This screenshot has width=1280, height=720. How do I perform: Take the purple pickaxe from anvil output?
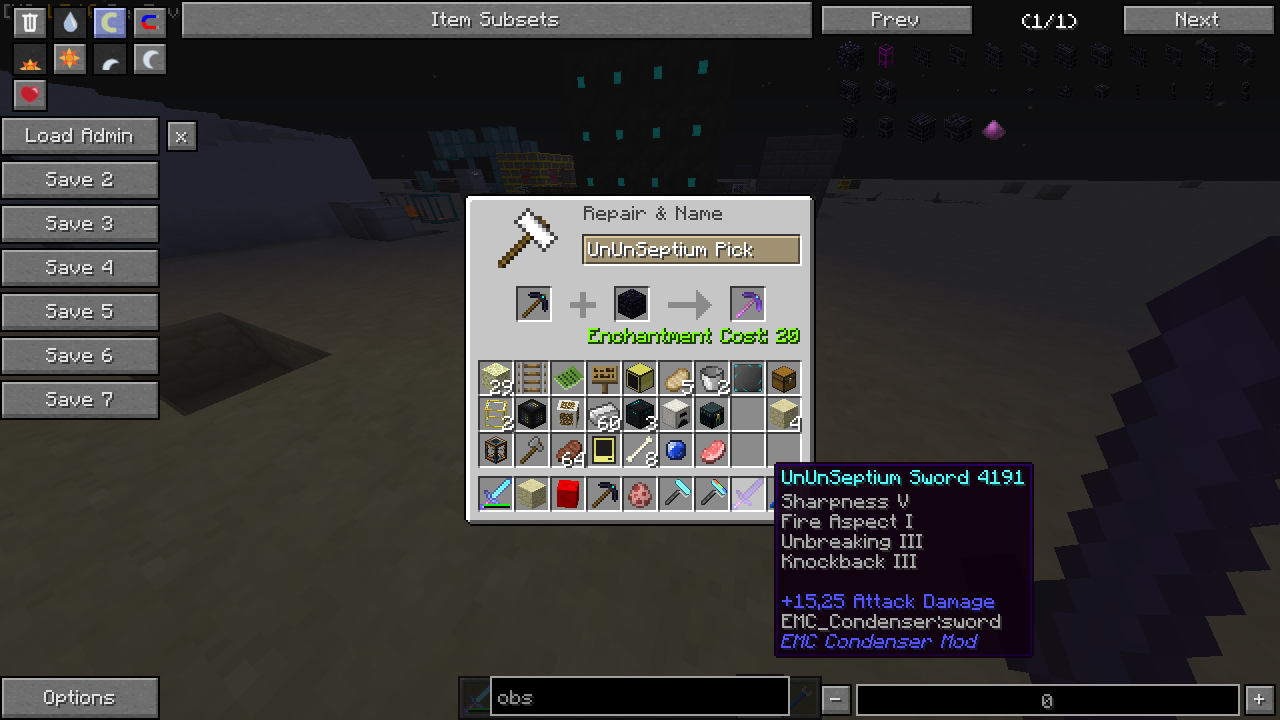pos(747,304)
